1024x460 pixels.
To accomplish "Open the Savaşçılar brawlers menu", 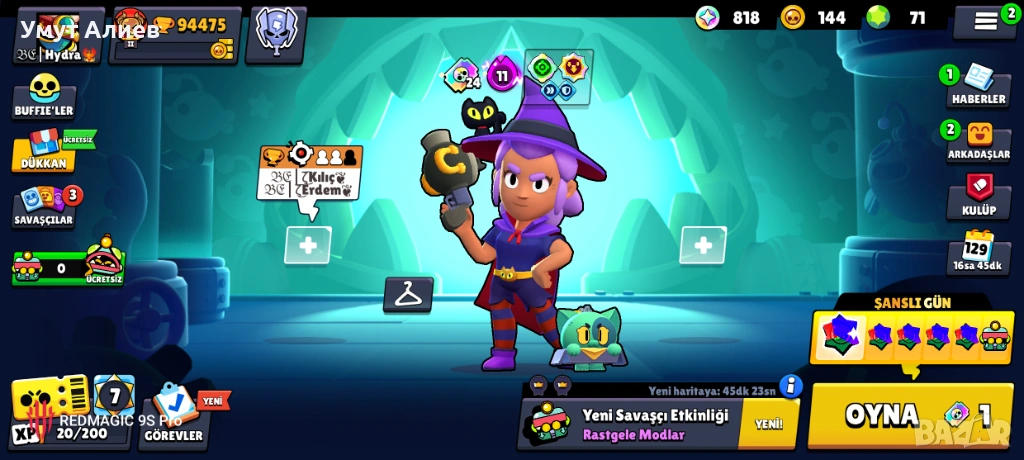I will coord(46,205).
